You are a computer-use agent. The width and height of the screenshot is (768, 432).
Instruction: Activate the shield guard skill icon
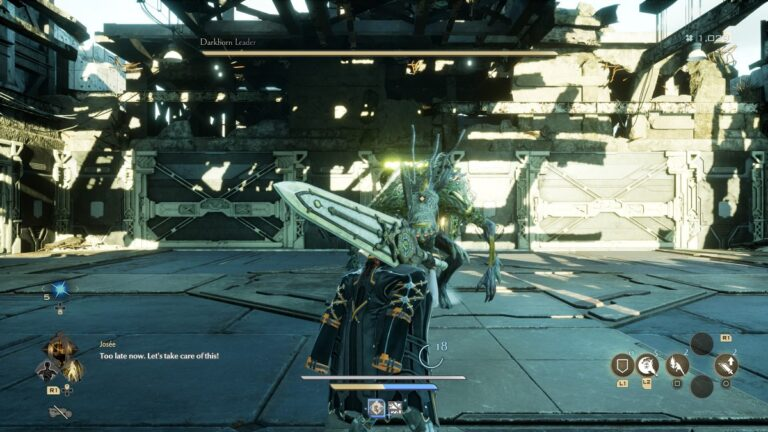622,365
